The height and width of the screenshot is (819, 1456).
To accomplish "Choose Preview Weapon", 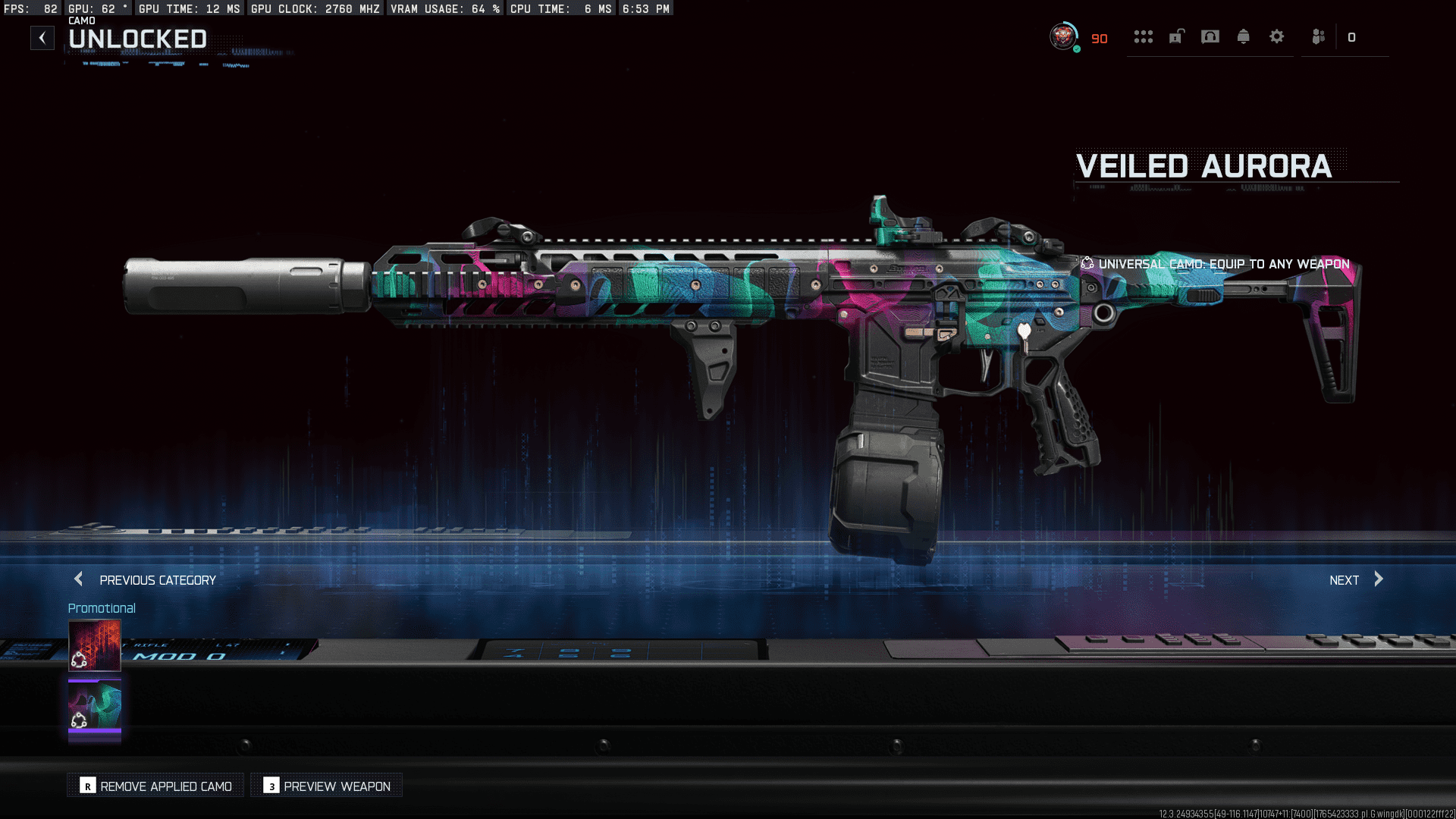I will pyautogui.click(x=327, y=786).
